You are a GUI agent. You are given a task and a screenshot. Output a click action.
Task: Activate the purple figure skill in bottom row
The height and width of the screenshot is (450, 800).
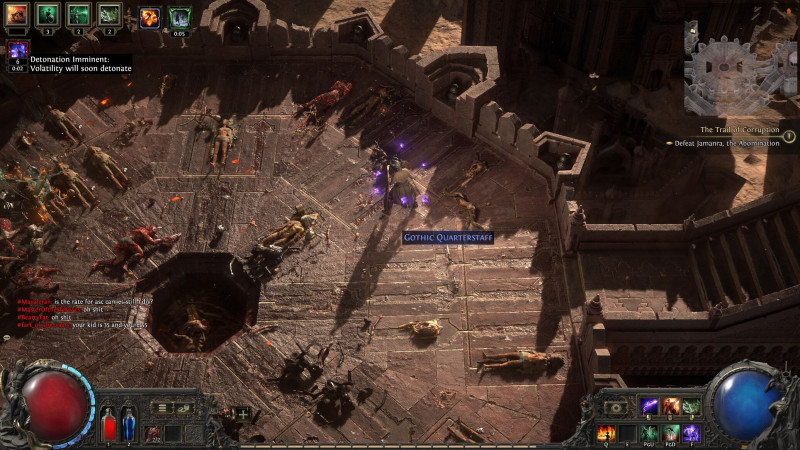click(x=691, y=433)
